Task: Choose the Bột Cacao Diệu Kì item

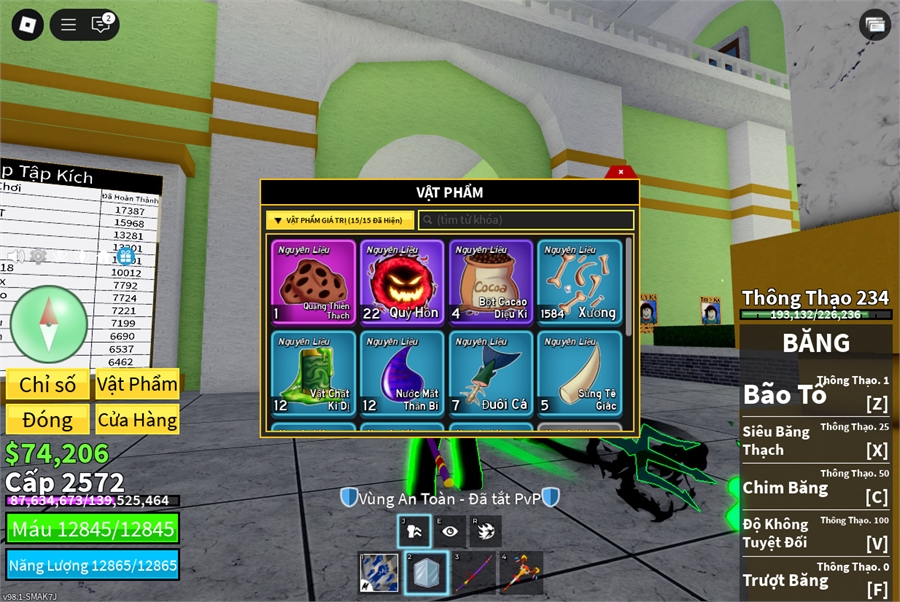Action: click(x=491, y=282)
